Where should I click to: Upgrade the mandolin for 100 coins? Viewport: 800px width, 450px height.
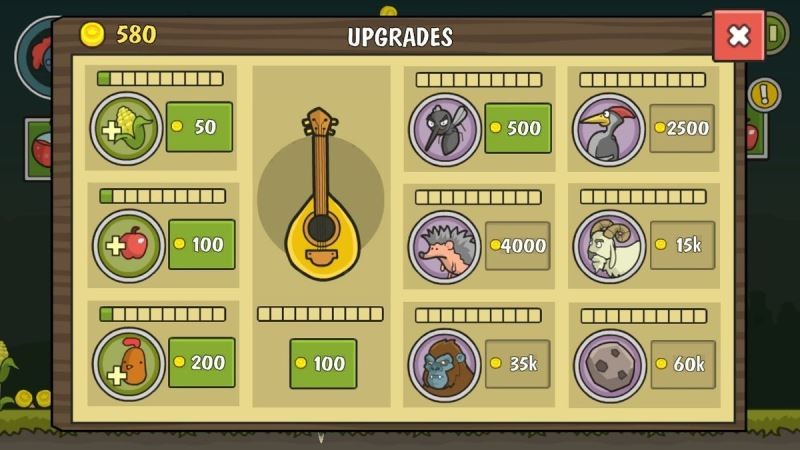pyautogui.click(x=323, y=363)
